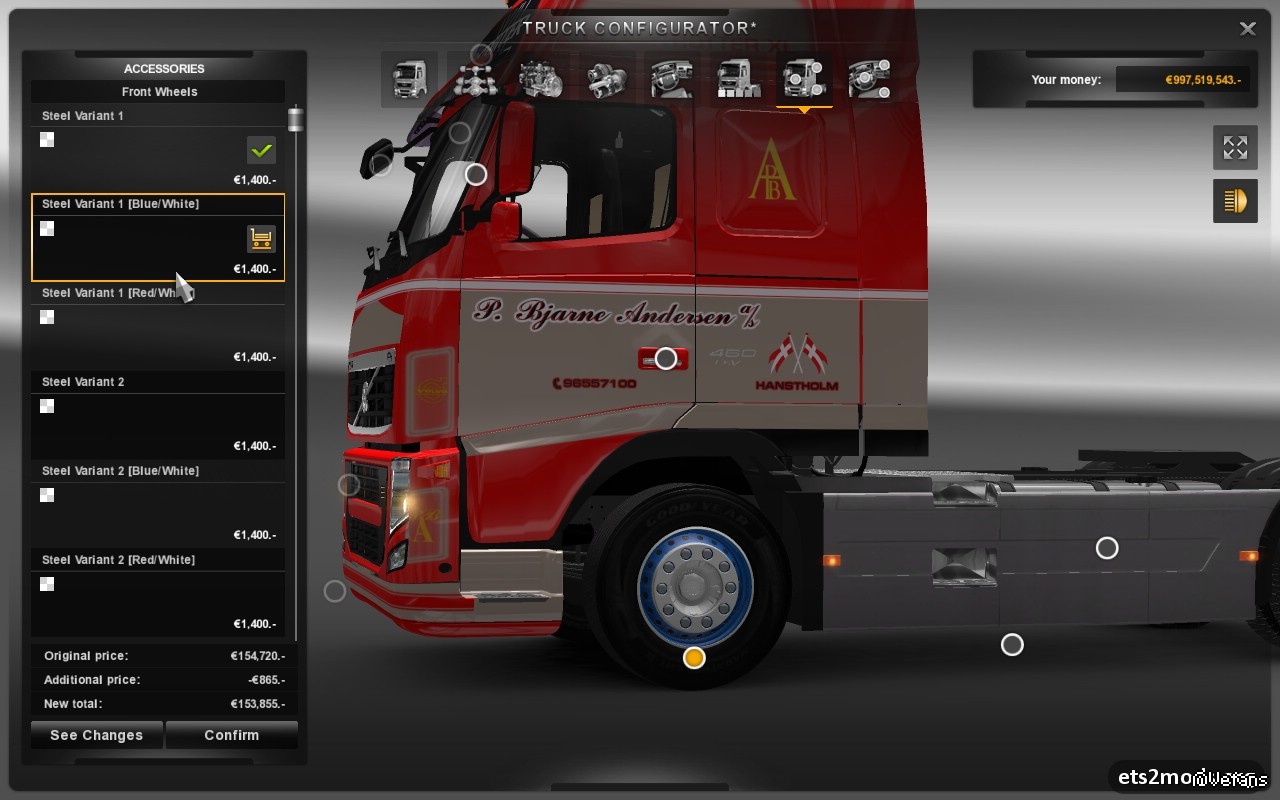Toggle the fullscreen view button
Viewport: 1280px width, 800px height.
(x=1235, y=148)
